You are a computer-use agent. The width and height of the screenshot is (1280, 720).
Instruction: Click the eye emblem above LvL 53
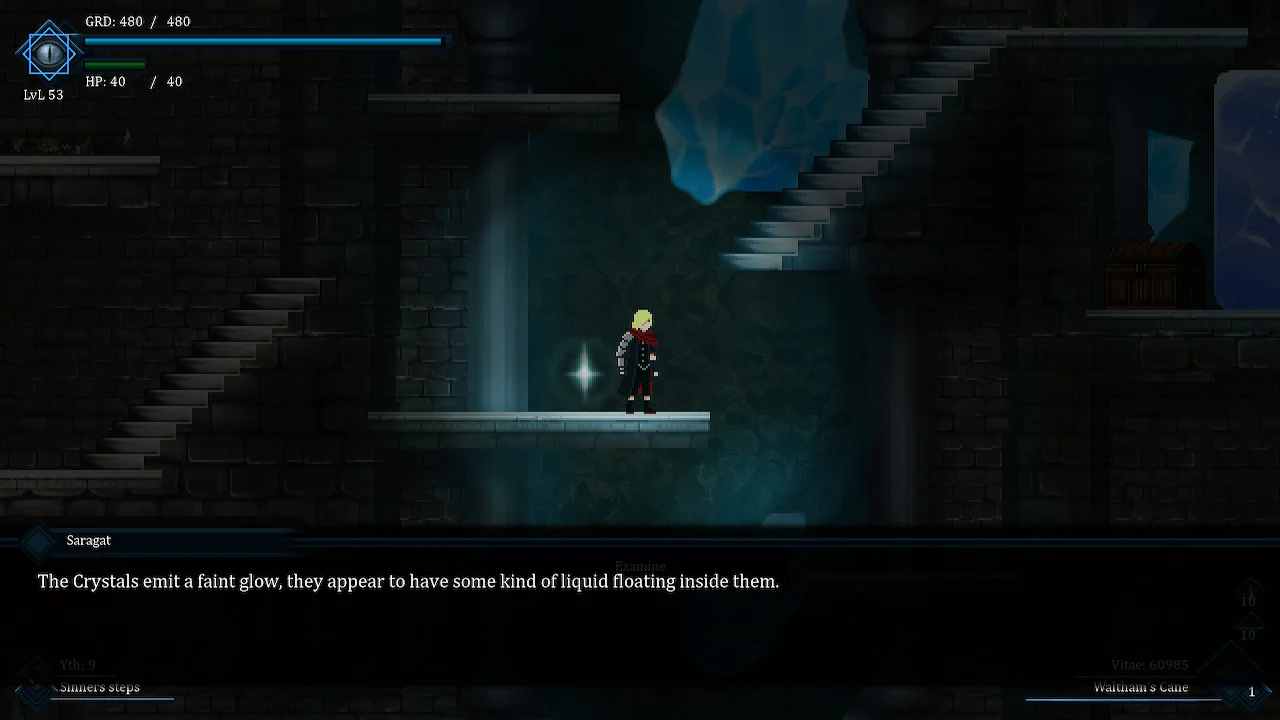(x=47, y=52)
